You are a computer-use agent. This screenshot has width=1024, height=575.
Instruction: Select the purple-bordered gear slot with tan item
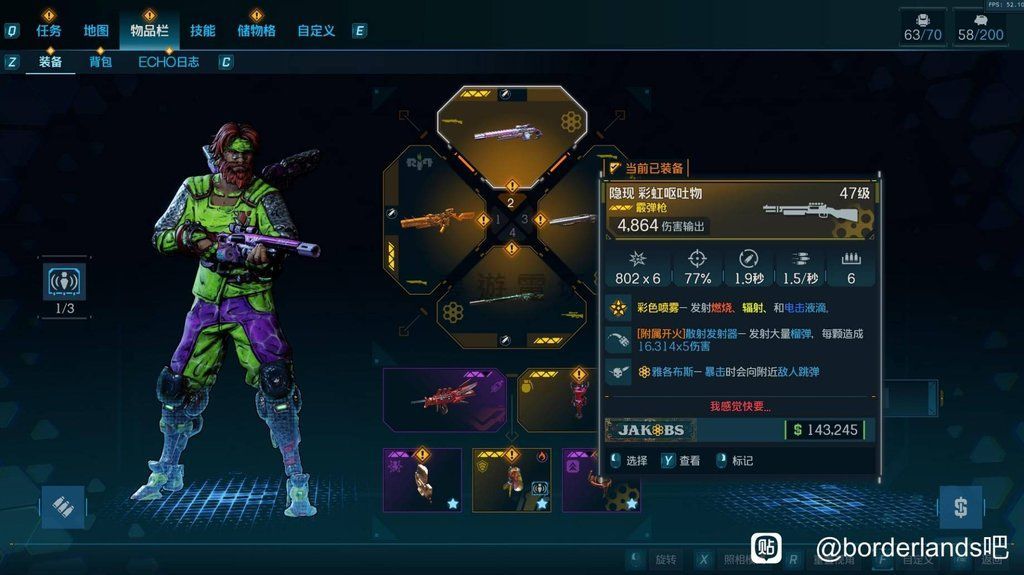pyautogui.click(x=422, y=479)
